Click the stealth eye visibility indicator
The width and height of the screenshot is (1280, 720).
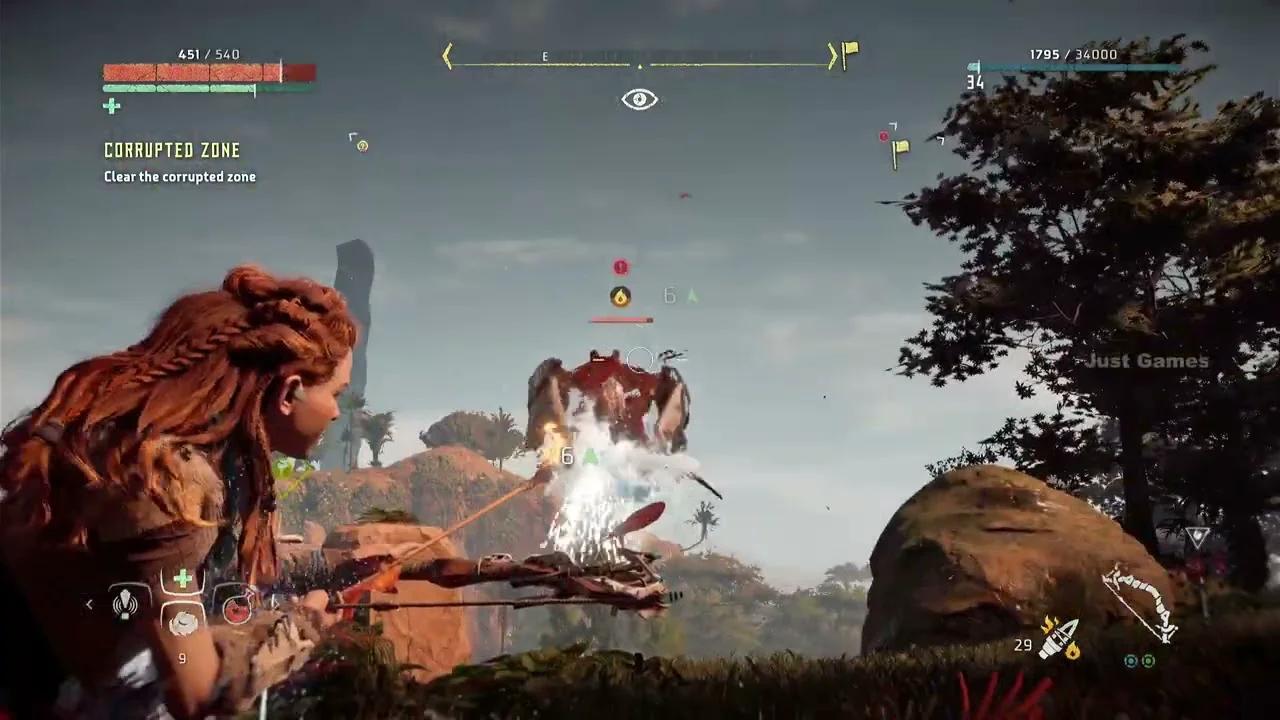pyautogui.click(x=640, y=99)
